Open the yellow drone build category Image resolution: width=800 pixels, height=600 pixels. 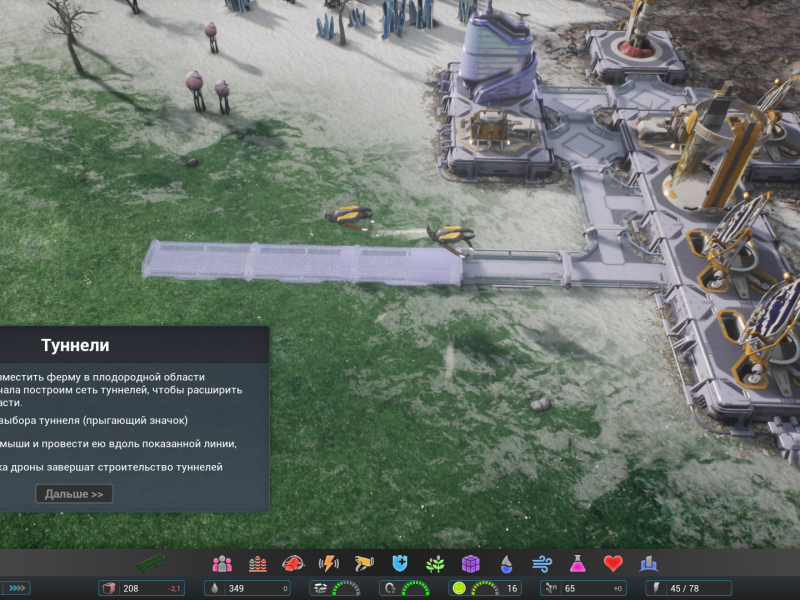click(x=364, y=564)
